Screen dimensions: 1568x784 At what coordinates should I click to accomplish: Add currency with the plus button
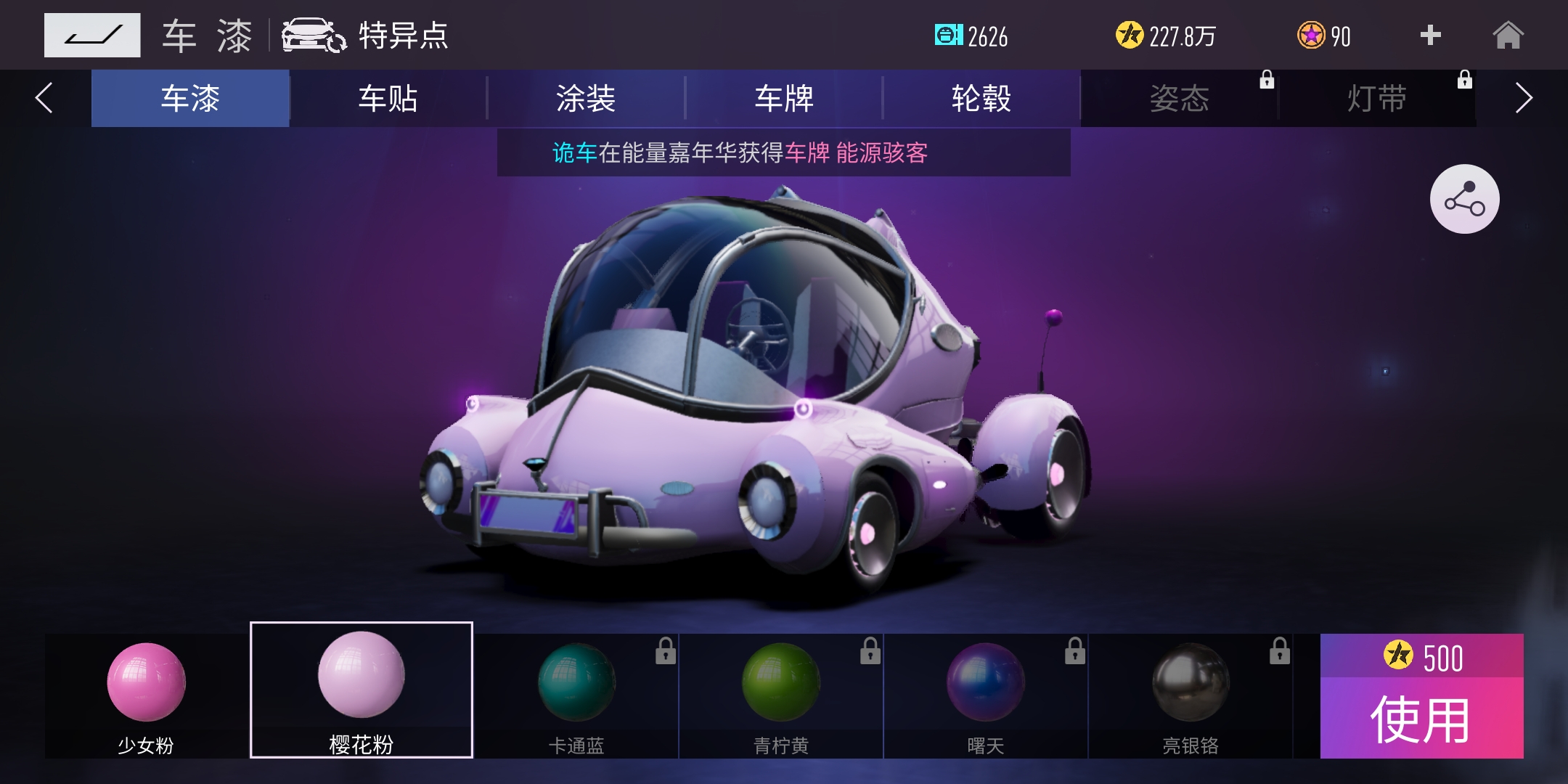pyautogui.click(x=1430, y=35)
